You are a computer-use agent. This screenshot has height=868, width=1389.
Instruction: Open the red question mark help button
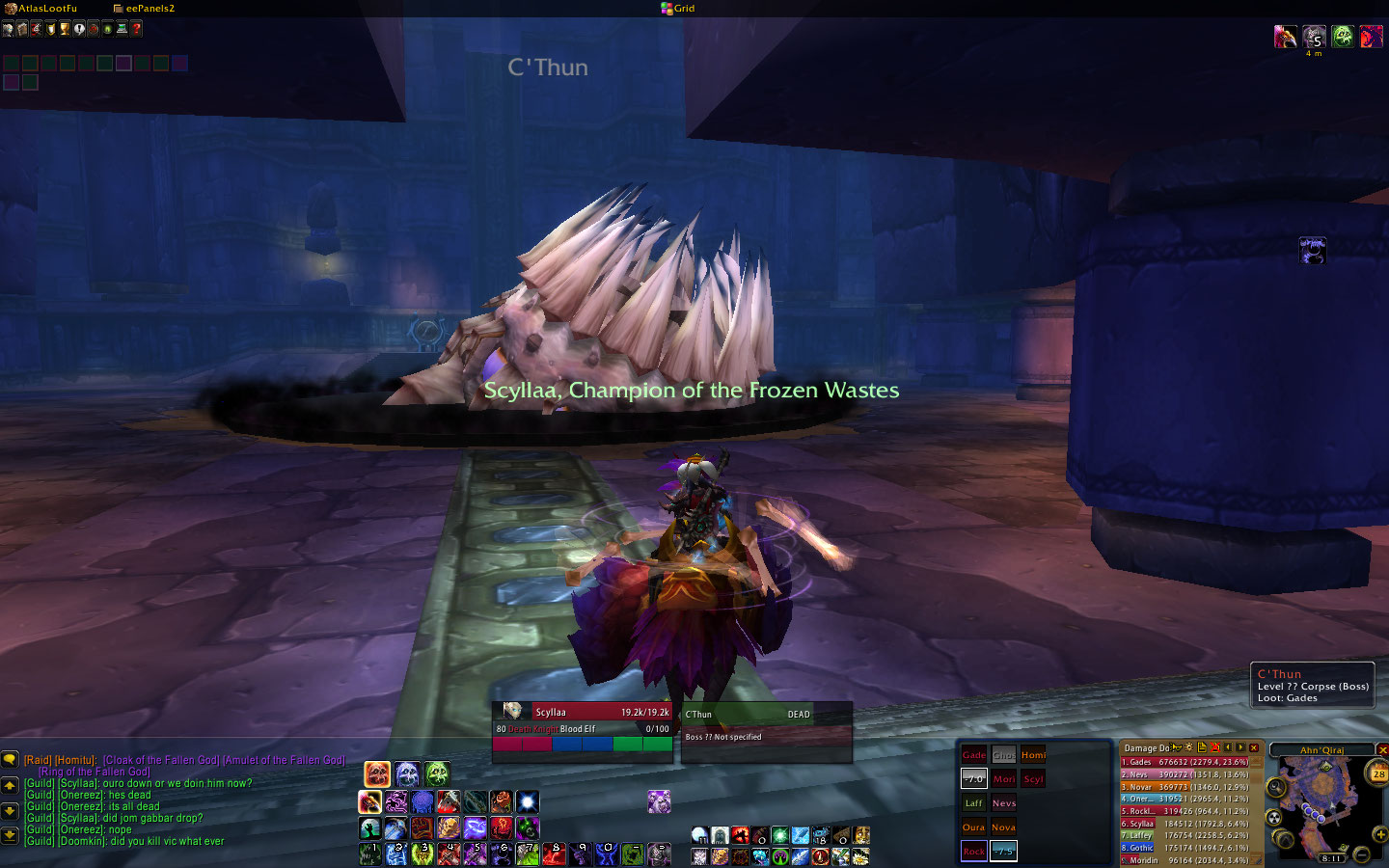coord(137,29)
